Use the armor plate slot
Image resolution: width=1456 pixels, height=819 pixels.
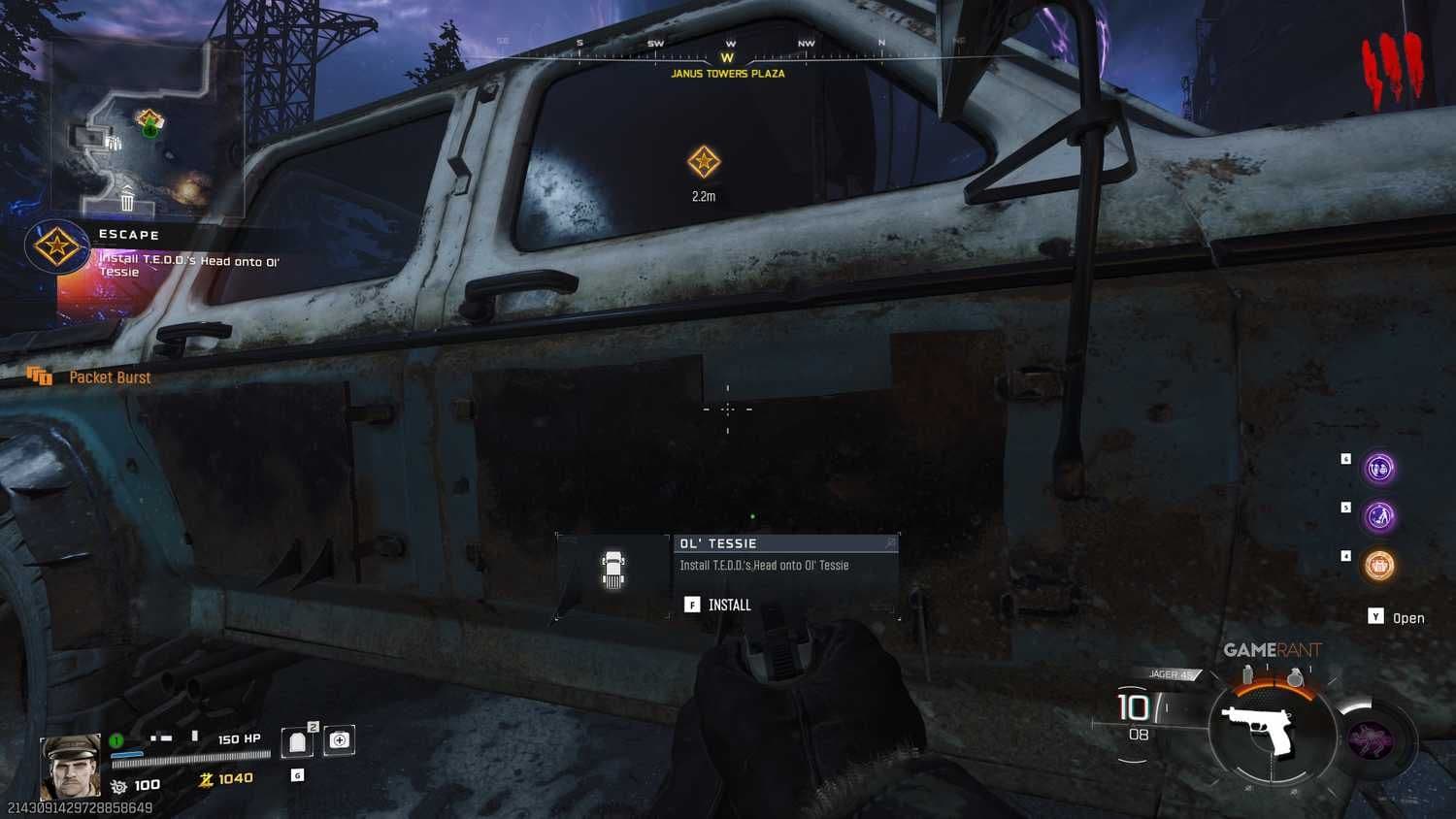pos(298,742)
